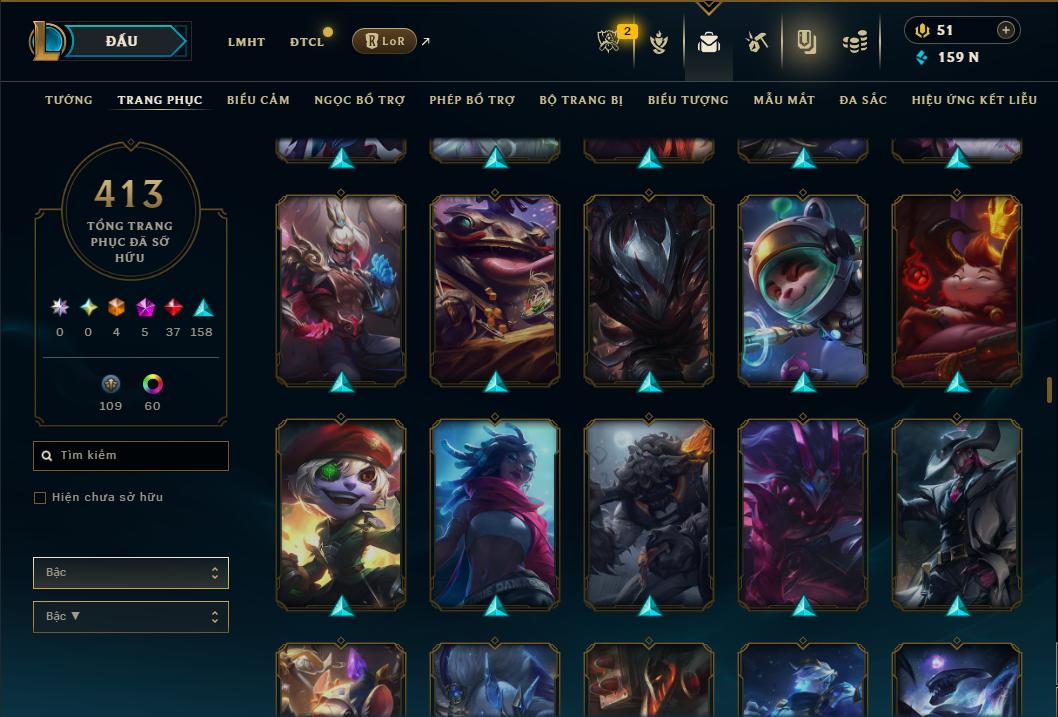This screenshot has height=717, width=1058.
Task: Open the BIỂU TƯỢNG tab
Action: 688,100
